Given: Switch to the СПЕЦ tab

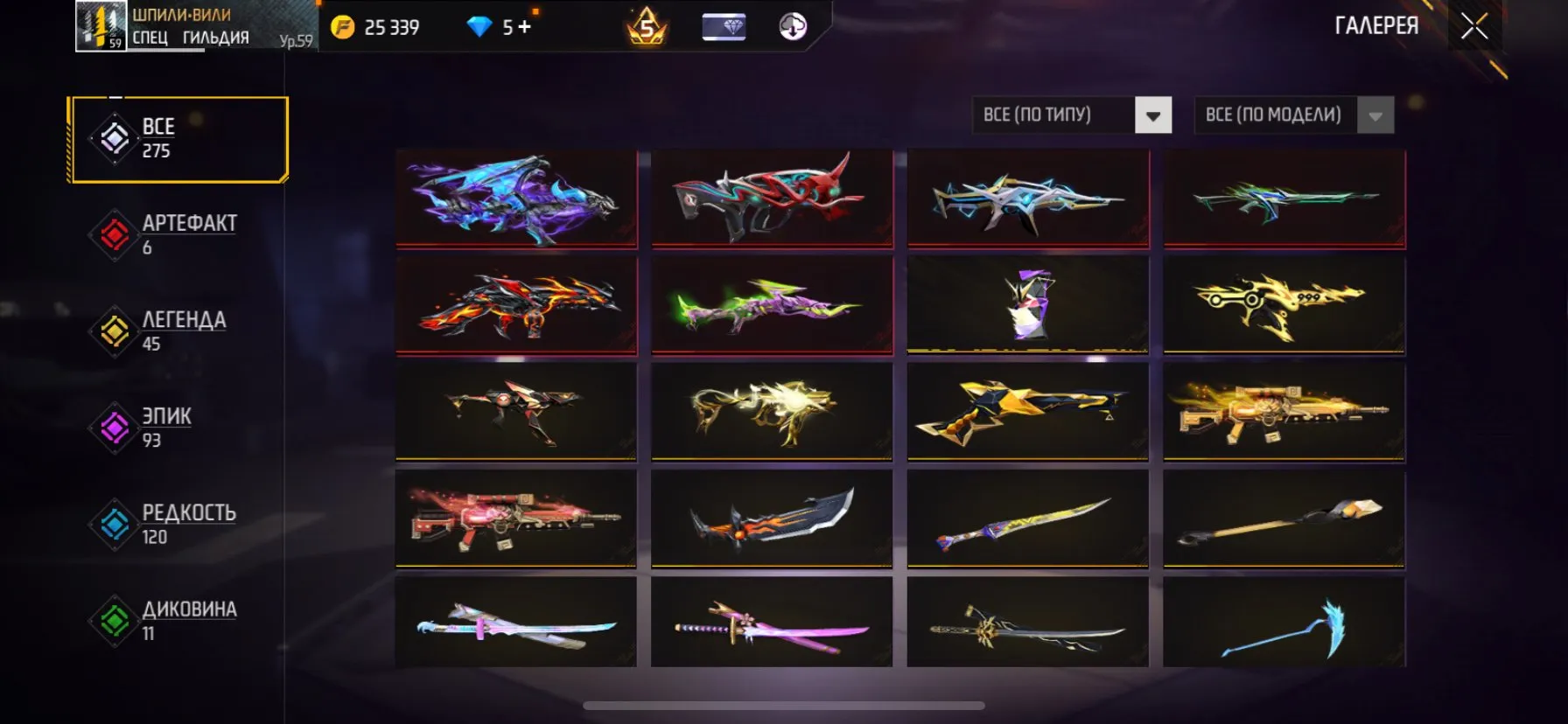Looking at the screenshot, I should pyautogui.click(x=152, y=38).
